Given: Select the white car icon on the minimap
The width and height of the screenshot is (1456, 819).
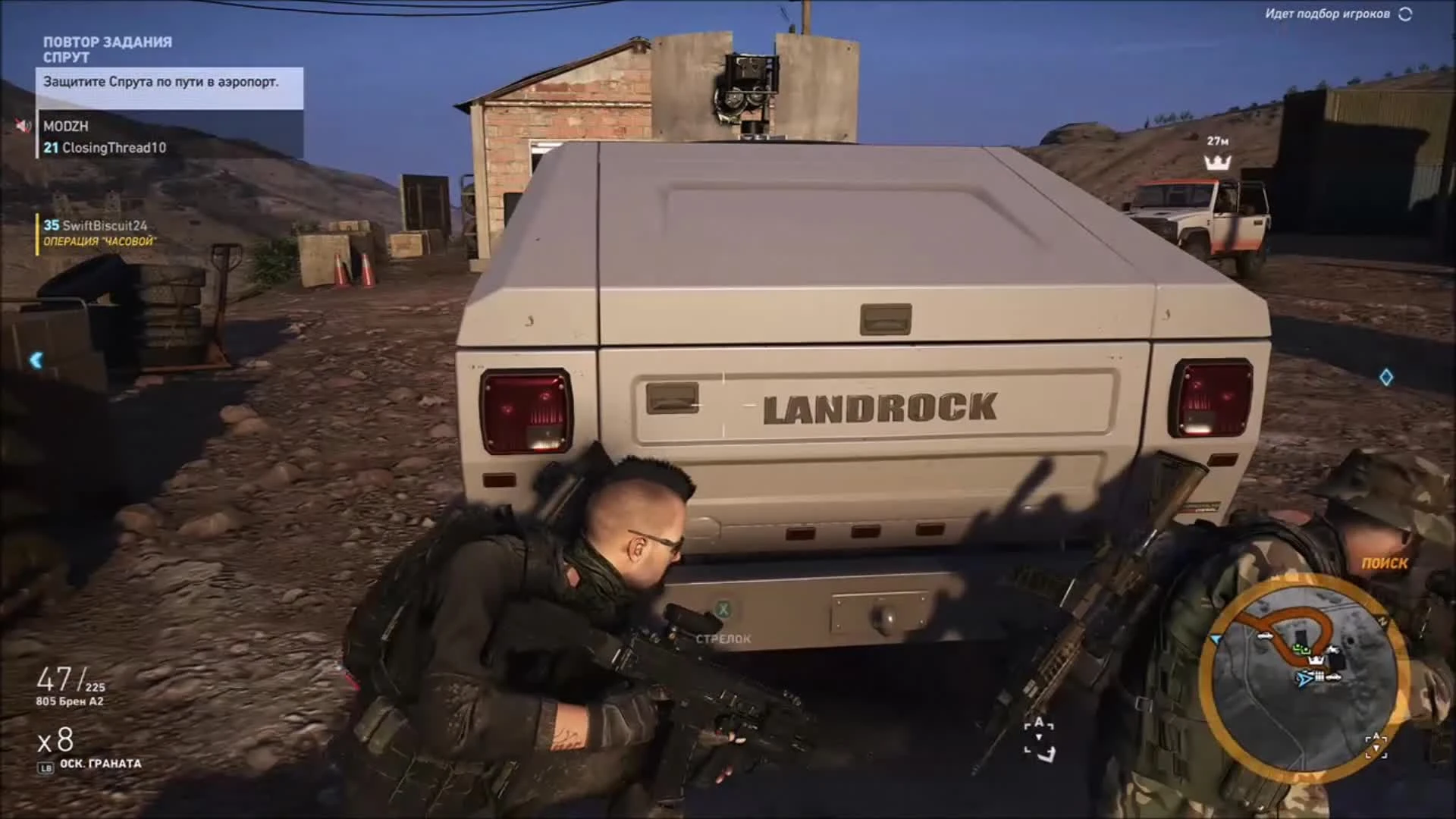Looking at the screenshot, I should click(1266, 635).
